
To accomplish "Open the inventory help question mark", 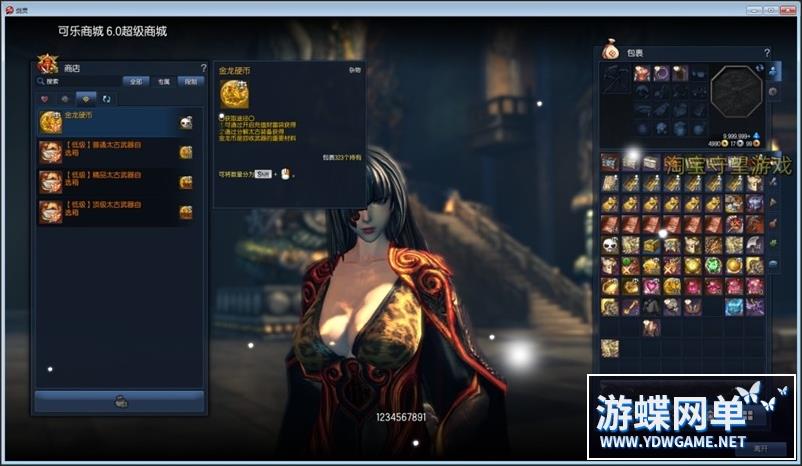I will click(x=767, y=52).
